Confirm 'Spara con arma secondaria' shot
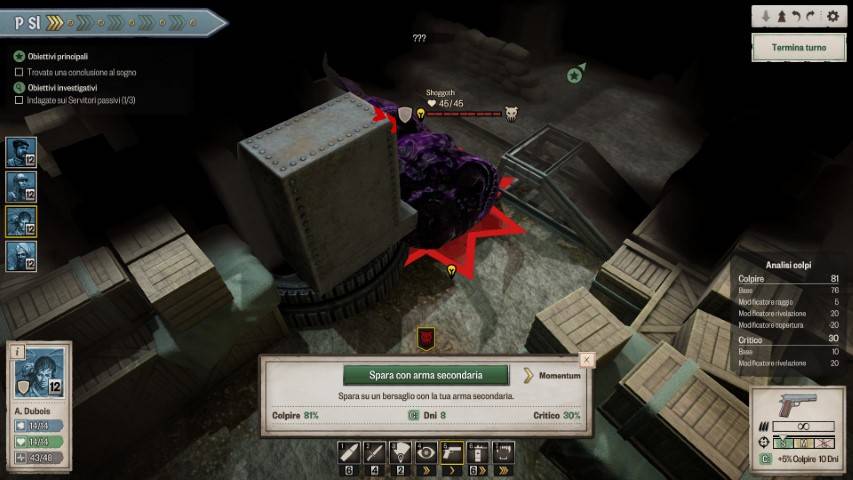853x480 pixels. tap(426, 375)
